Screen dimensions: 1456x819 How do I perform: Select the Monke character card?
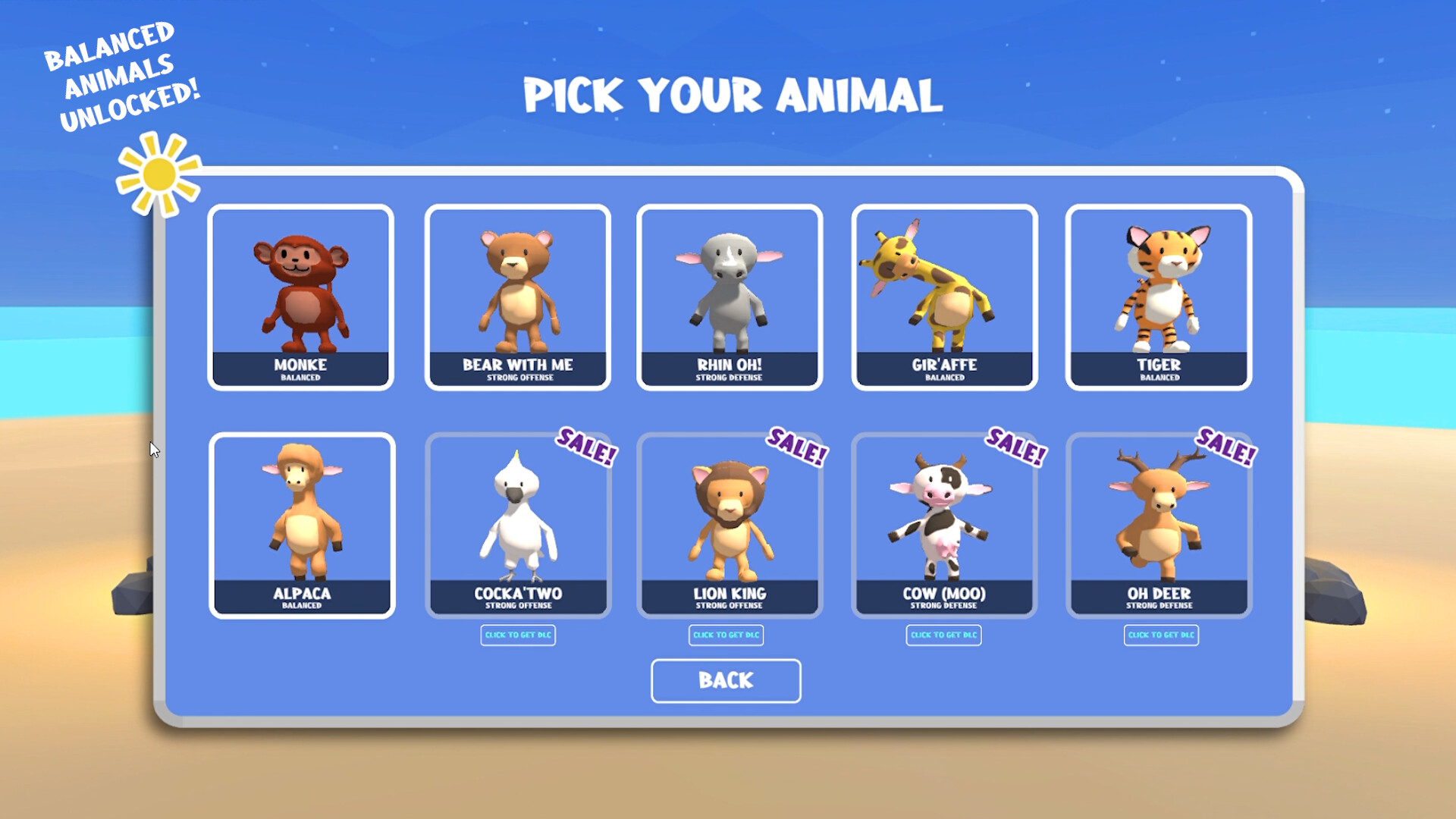coord(301,296)
